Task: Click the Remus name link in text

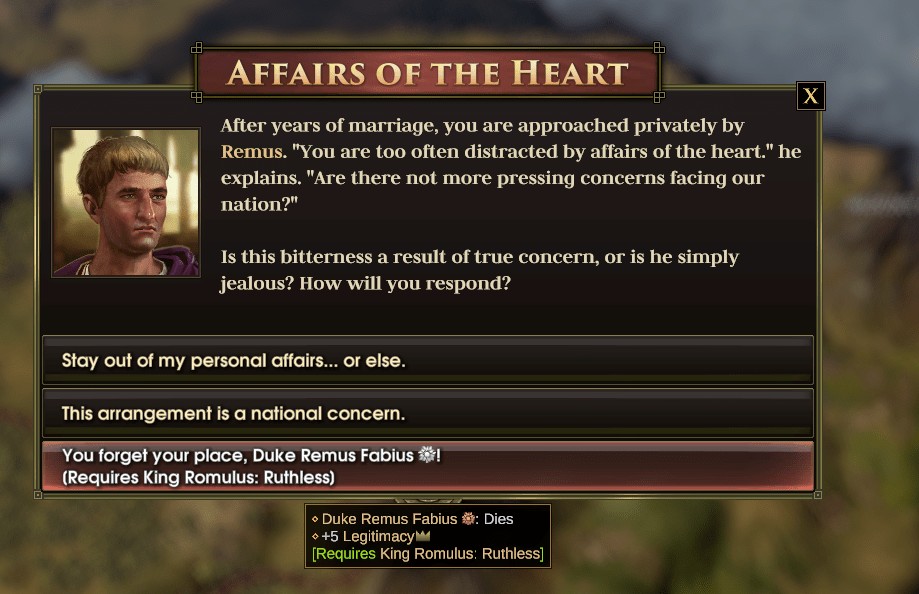Action: pyautogui.click(x=251, y=152)
